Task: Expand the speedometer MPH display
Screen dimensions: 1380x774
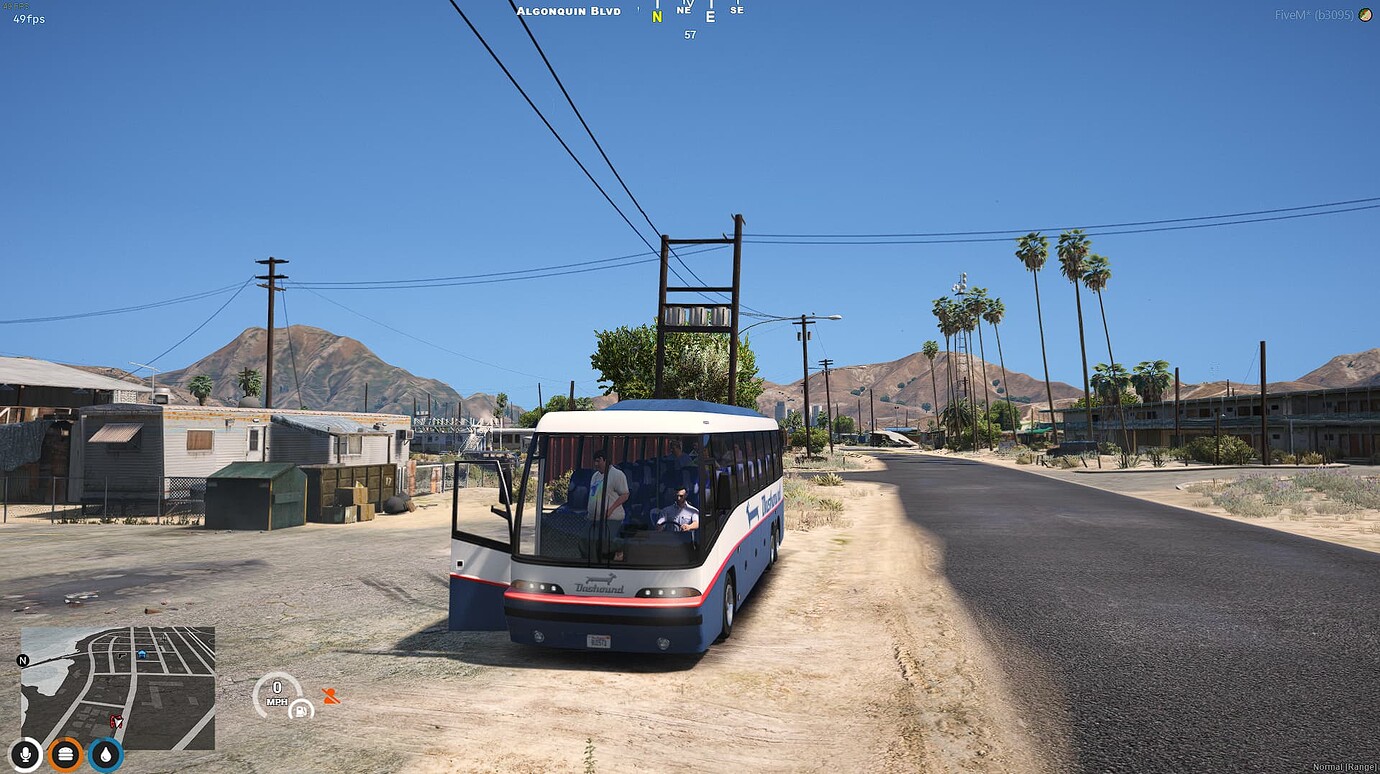Action: [x=277, y=692]
